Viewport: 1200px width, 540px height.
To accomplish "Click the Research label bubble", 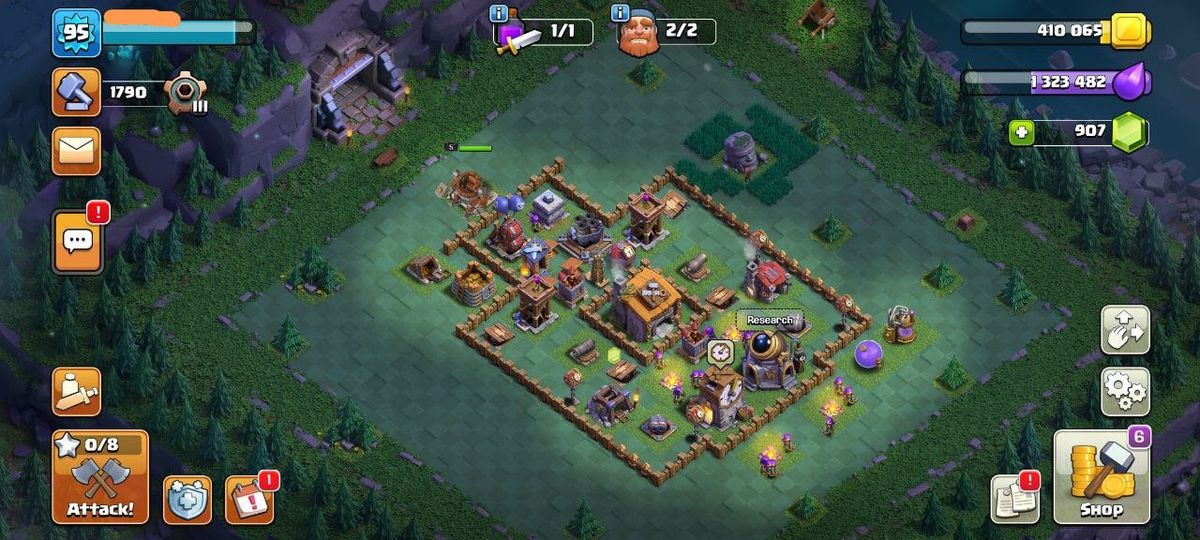I will pos(770,320).
